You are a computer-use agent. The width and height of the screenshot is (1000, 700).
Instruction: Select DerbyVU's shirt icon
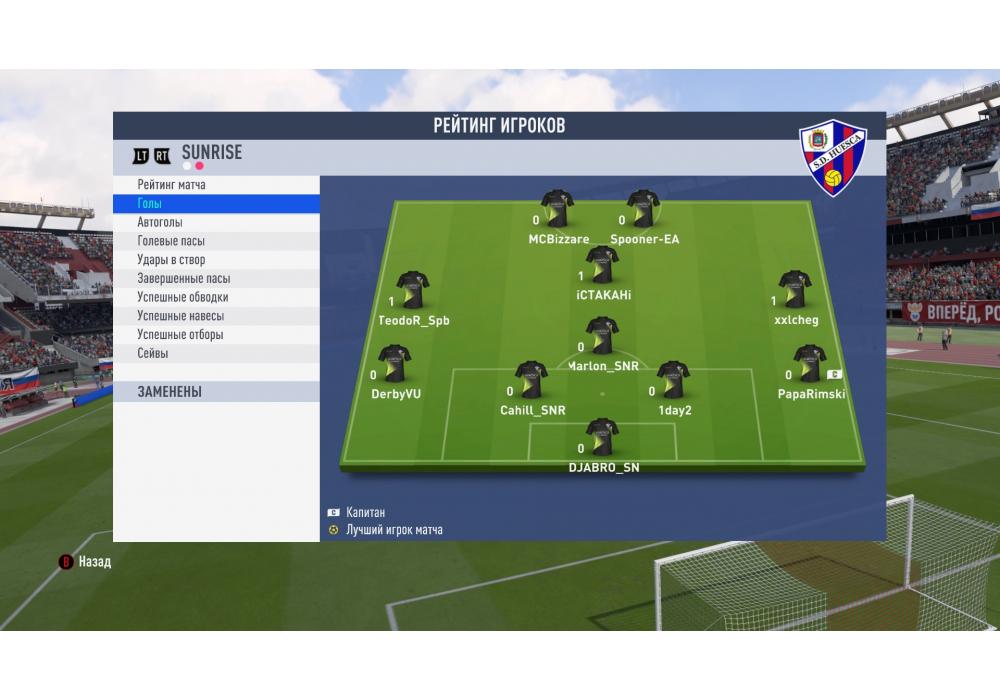click(394, 365)
